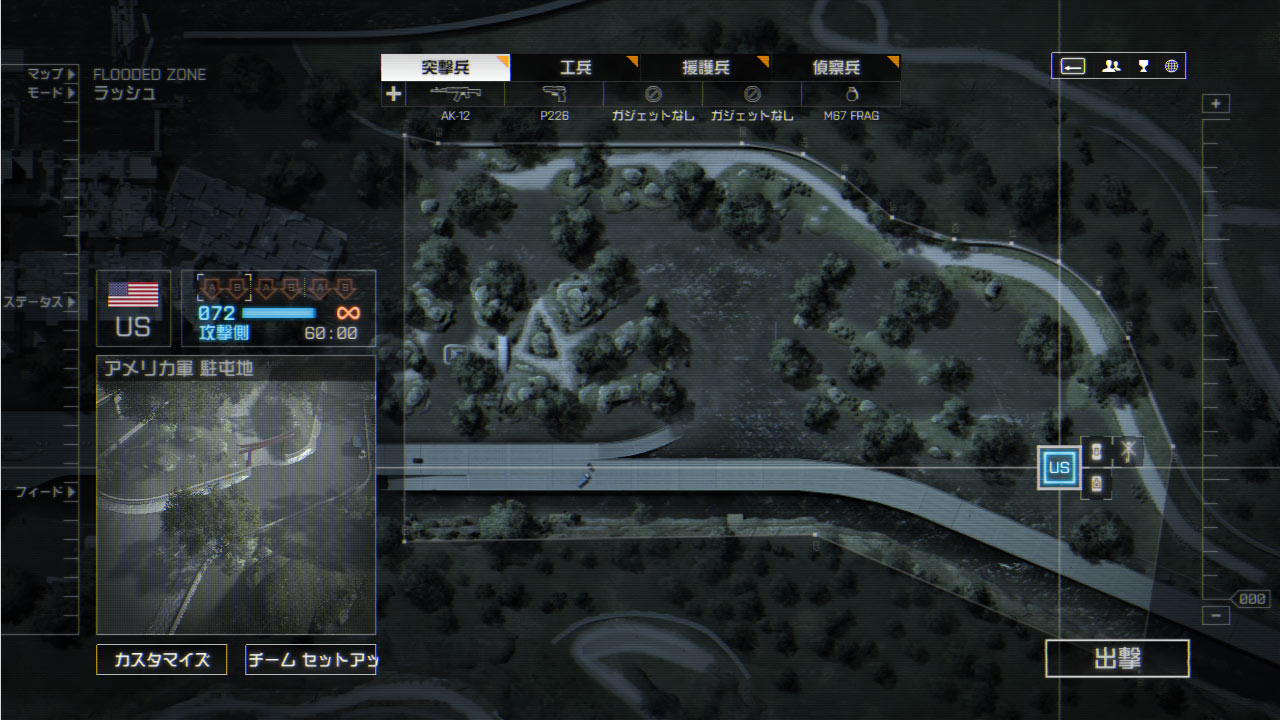This screenshot has height=720, width=1280.
Task: Click the globe icon
Action: (1172, 66)
